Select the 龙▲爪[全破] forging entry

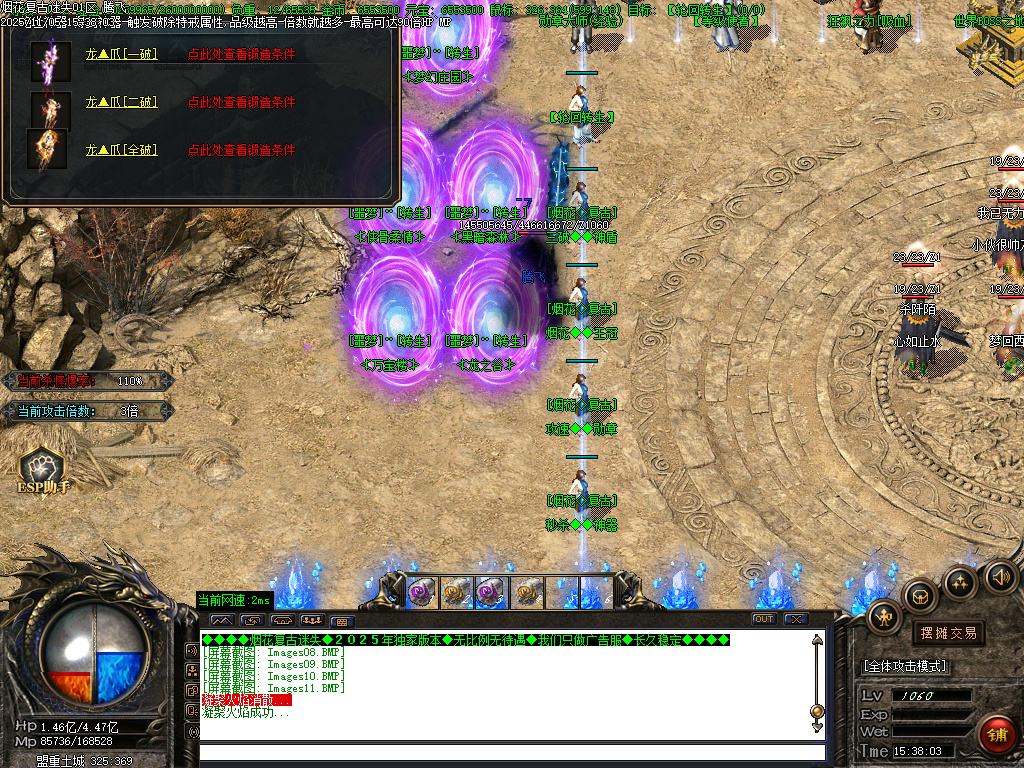[x=121, y=150]
